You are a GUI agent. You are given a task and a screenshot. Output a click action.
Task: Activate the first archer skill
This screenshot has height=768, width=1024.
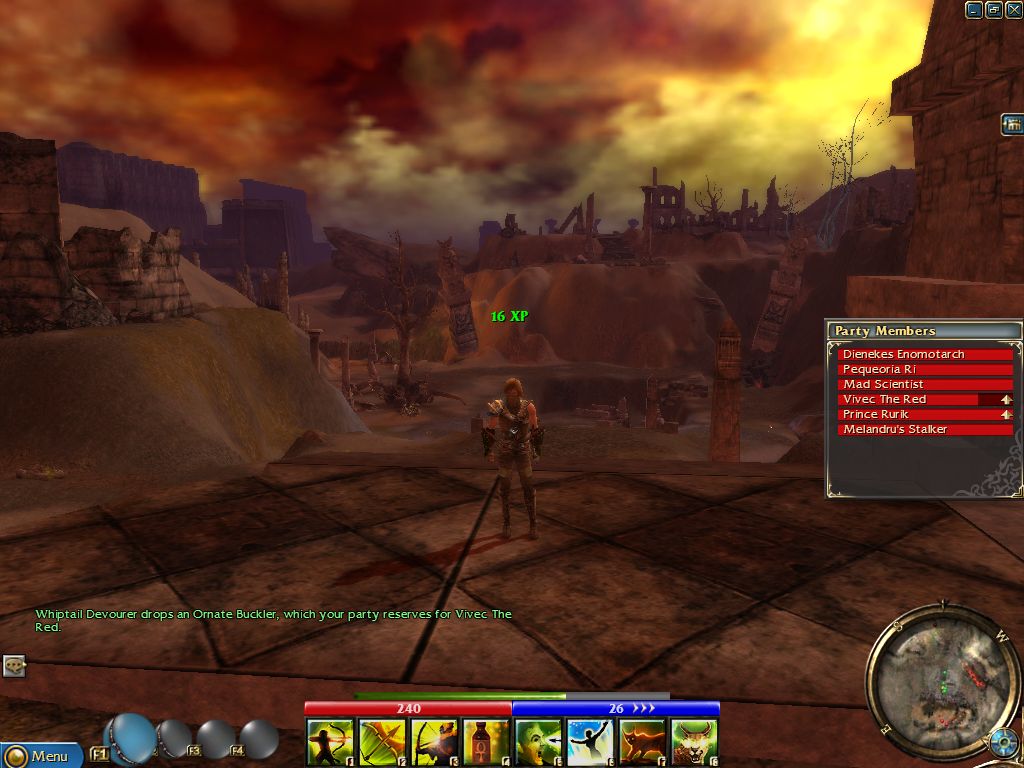(330, 742)
